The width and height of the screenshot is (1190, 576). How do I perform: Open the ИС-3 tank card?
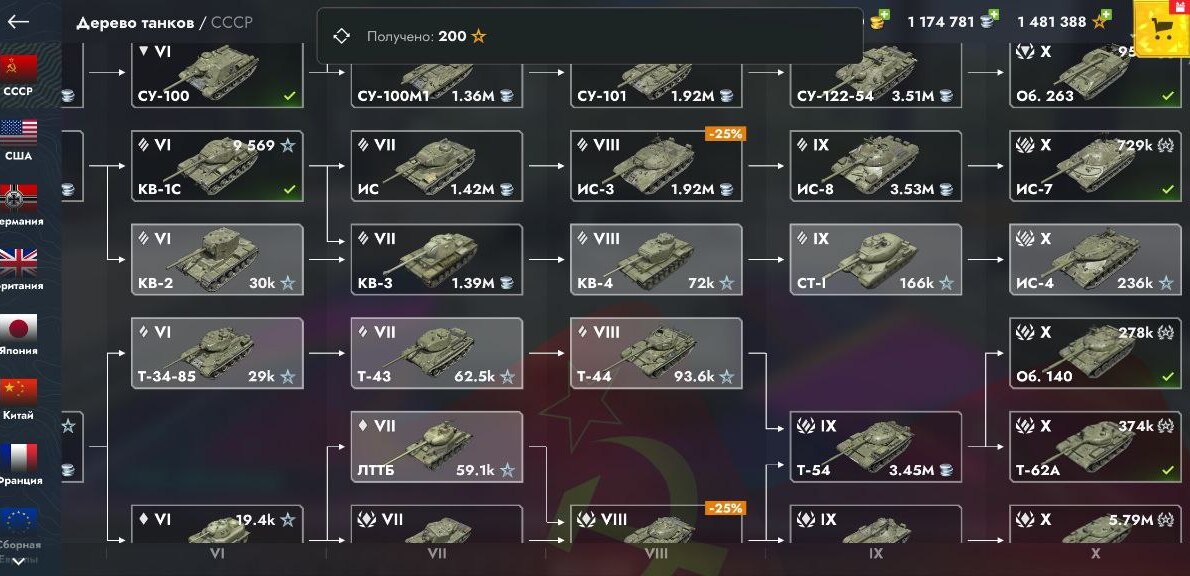[657, 166]
